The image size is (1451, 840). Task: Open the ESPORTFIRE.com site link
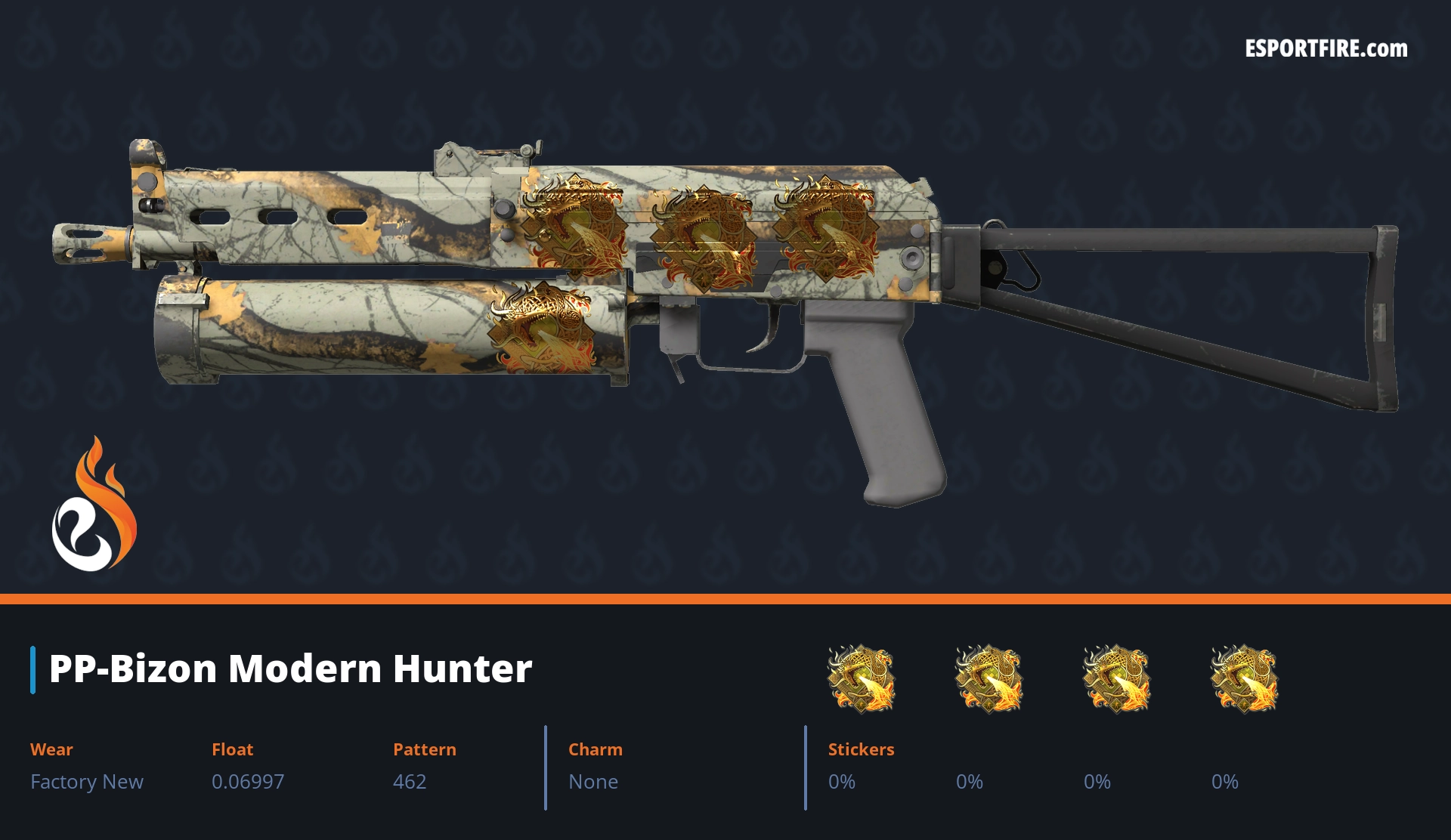click(x=1326, y=49)
